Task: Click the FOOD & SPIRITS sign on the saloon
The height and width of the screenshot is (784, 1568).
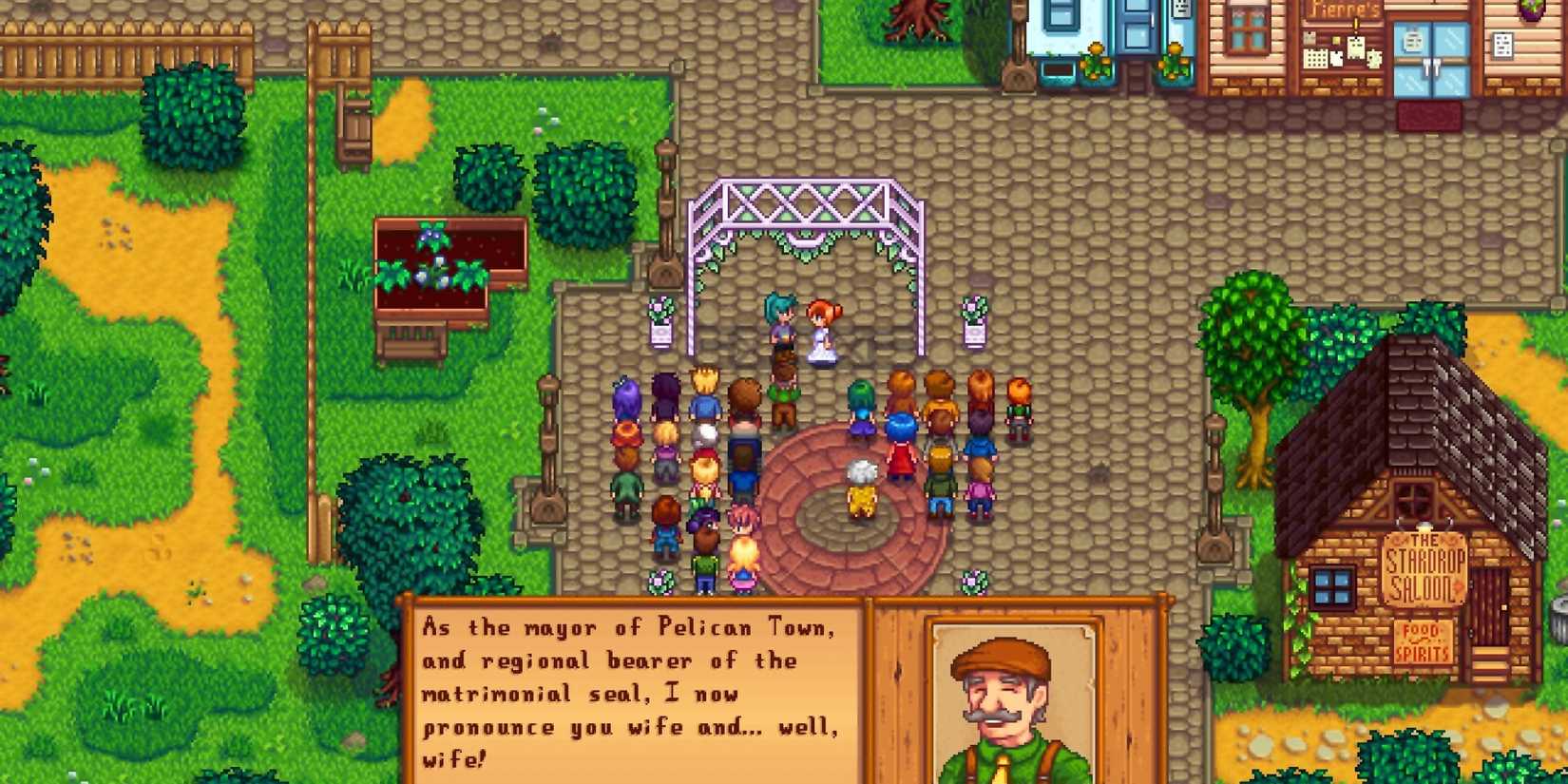Action: [1425, 642]
